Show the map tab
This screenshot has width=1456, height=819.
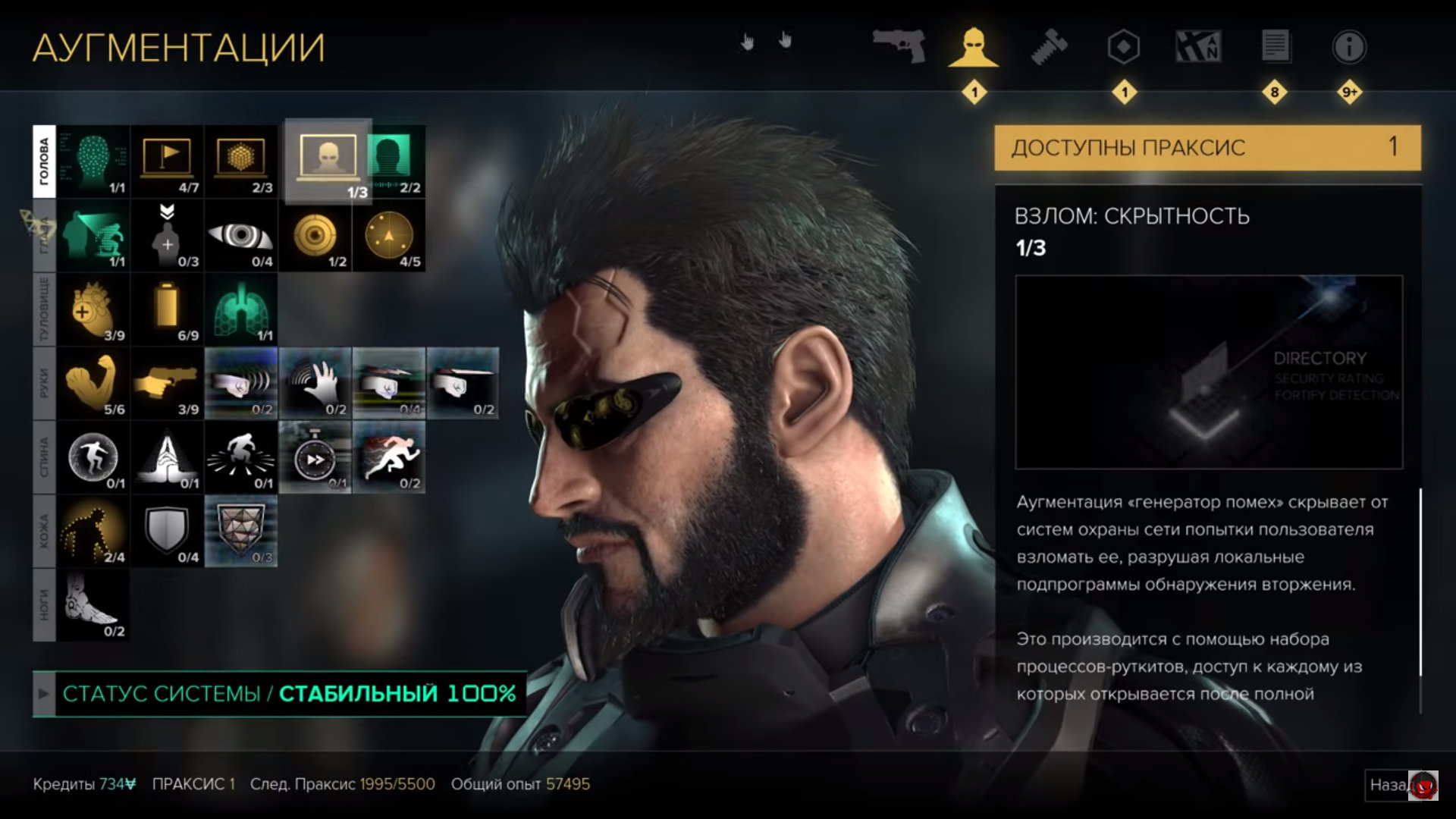(1198, 47)
